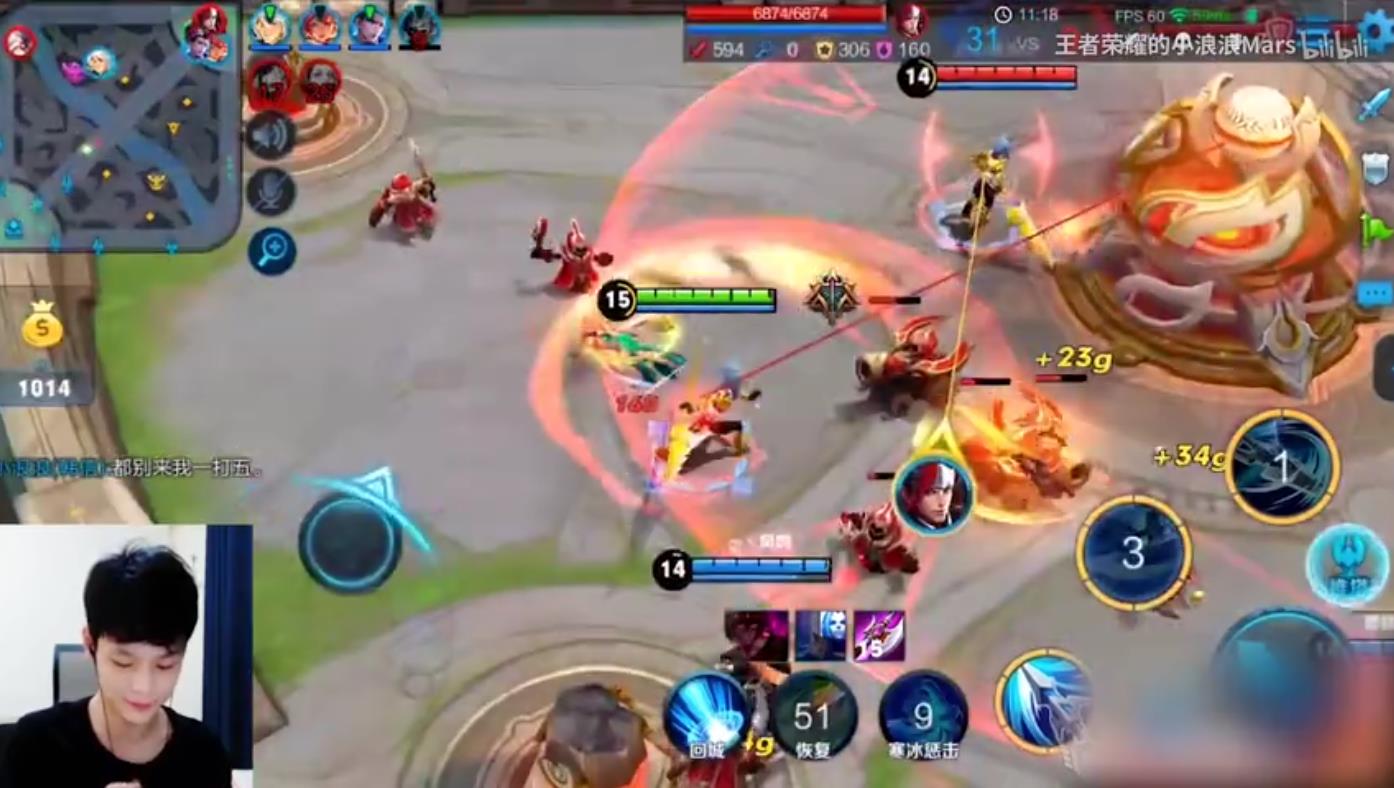1394x788 pixels.
Task: Open the minimap
Action: [118, 125]
